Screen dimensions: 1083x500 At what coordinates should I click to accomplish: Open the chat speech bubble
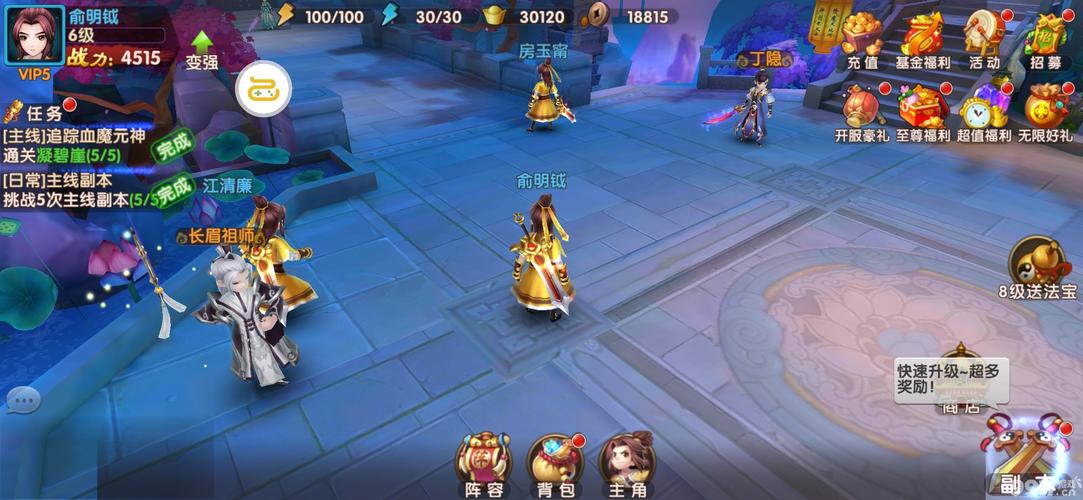[x=22, y=401]
